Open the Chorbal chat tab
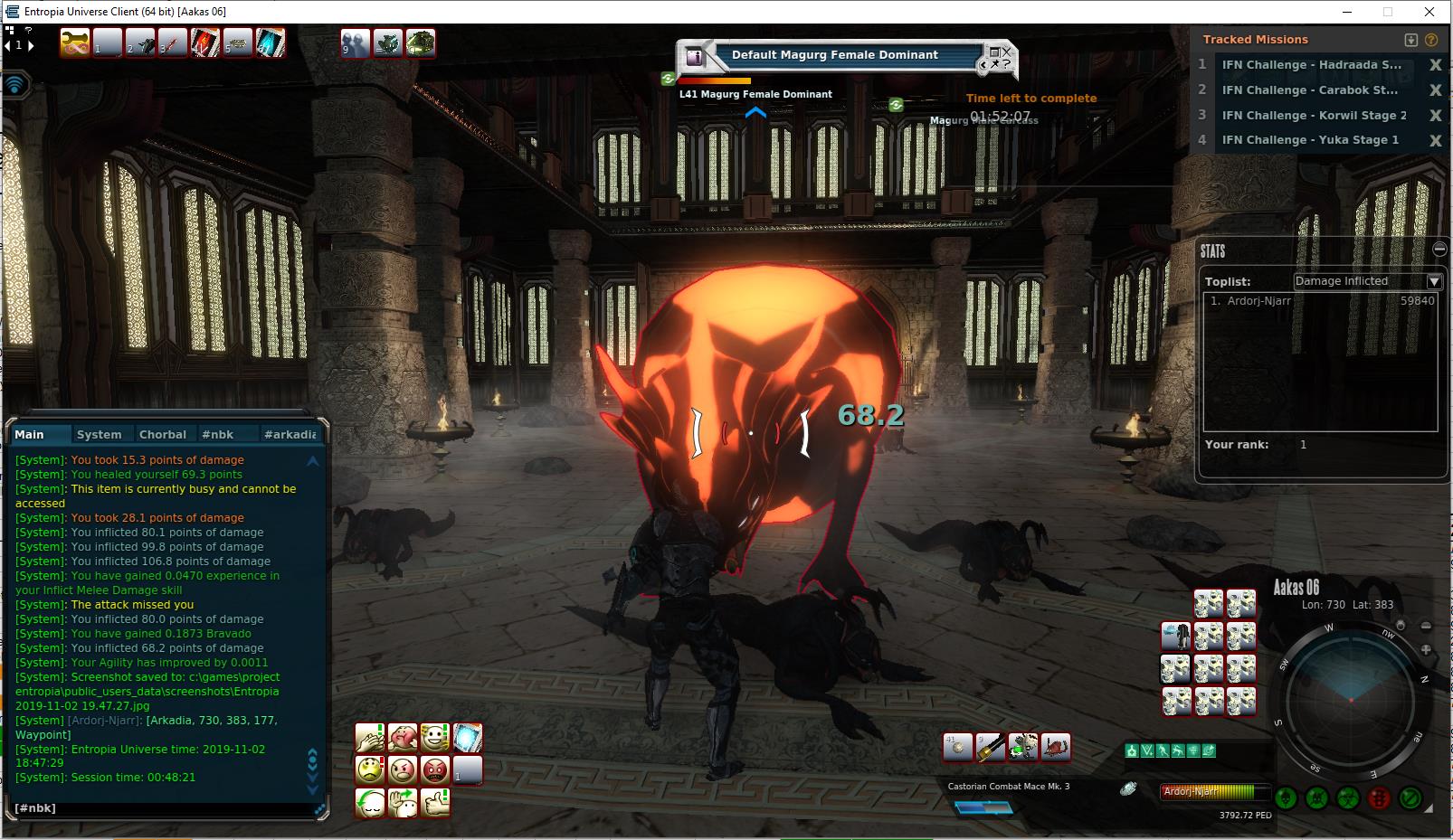The image size is (1453, 840). (x=163, y=435)
